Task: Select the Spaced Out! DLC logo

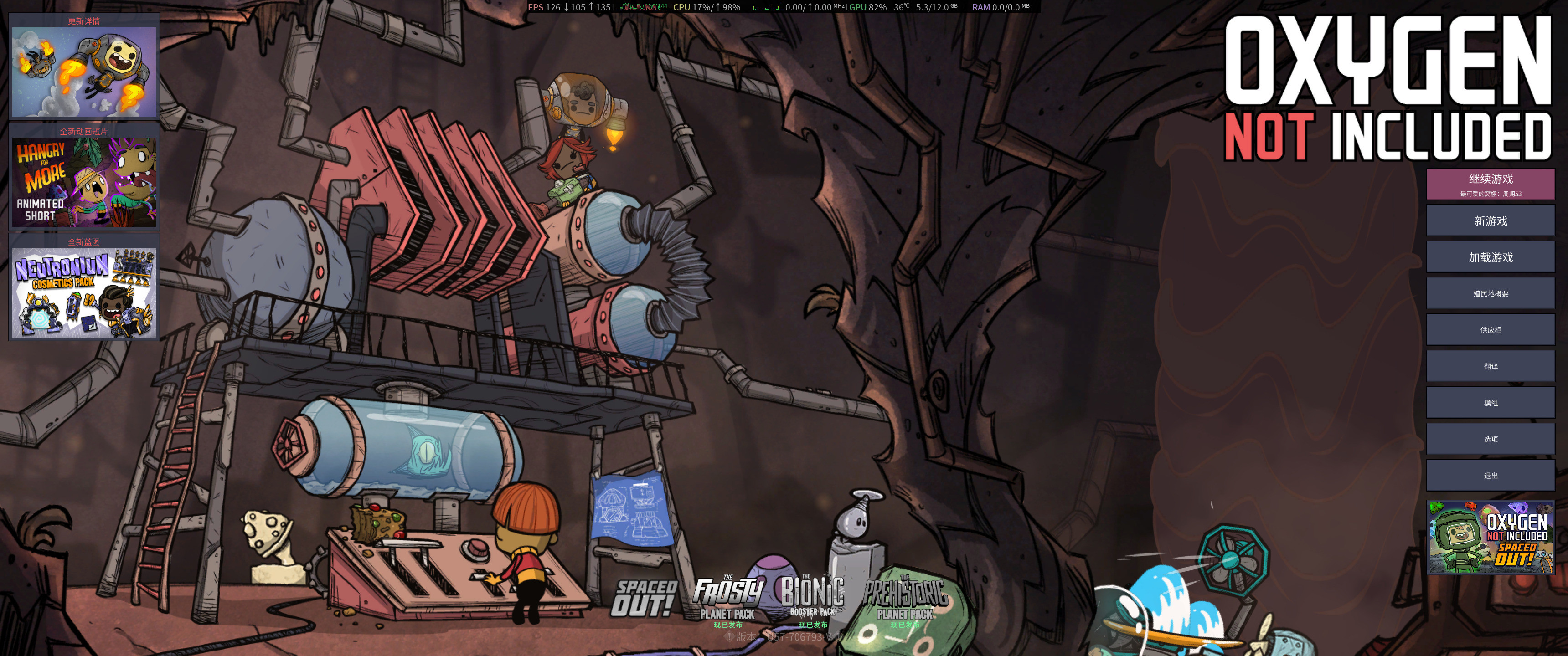Action: tap(645, 598)
